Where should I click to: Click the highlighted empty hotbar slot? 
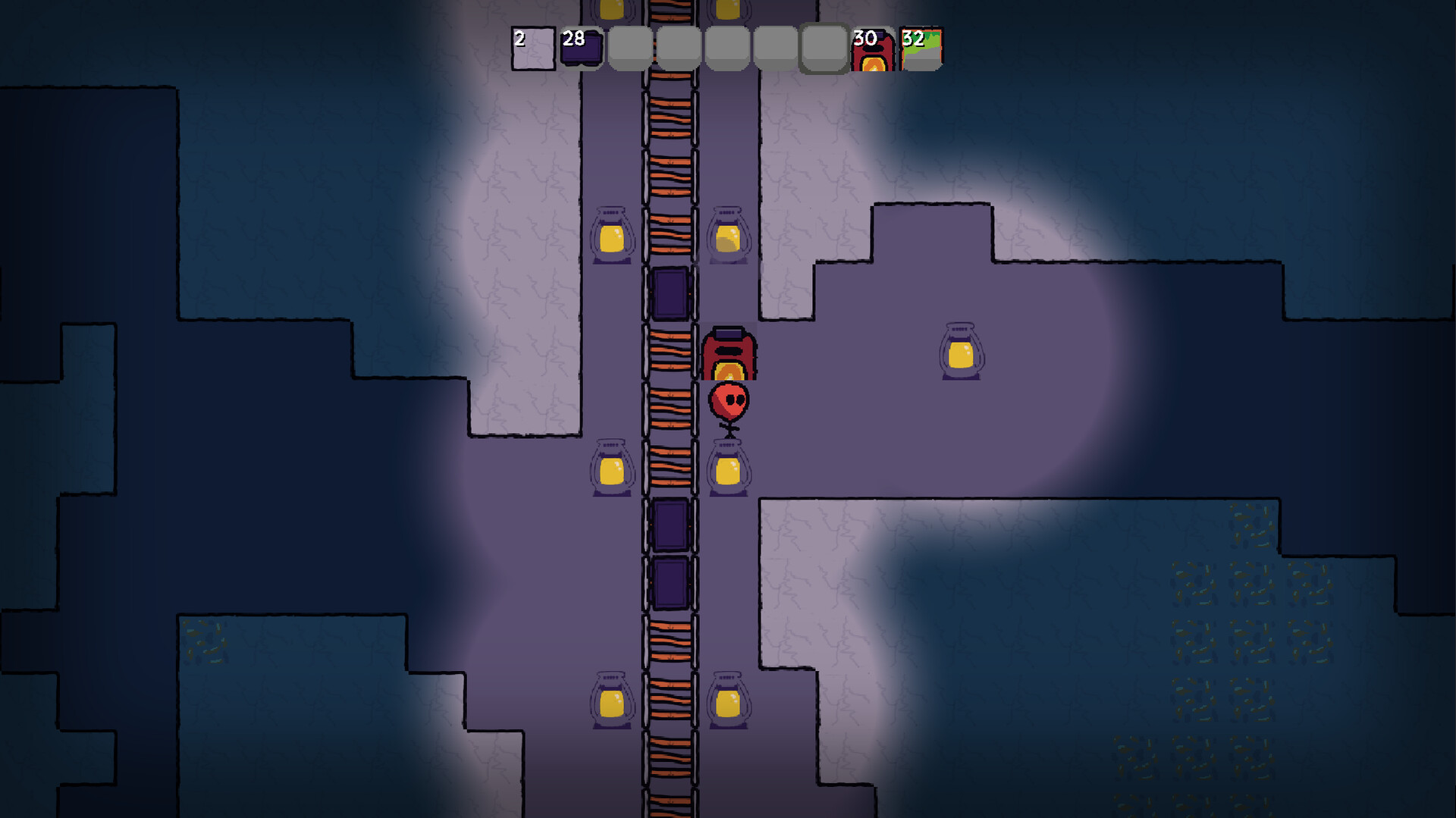pyautogui.click(x=824, y=49)
